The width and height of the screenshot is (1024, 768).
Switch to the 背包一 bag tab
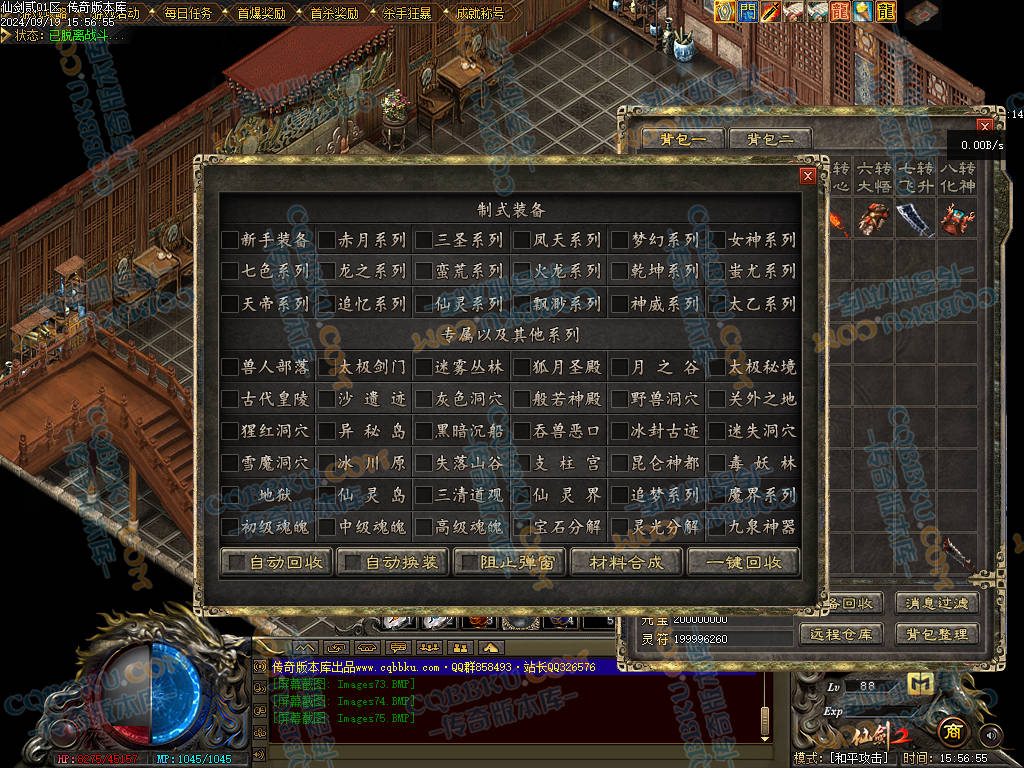pyautogui.click(x=683, y=139)
